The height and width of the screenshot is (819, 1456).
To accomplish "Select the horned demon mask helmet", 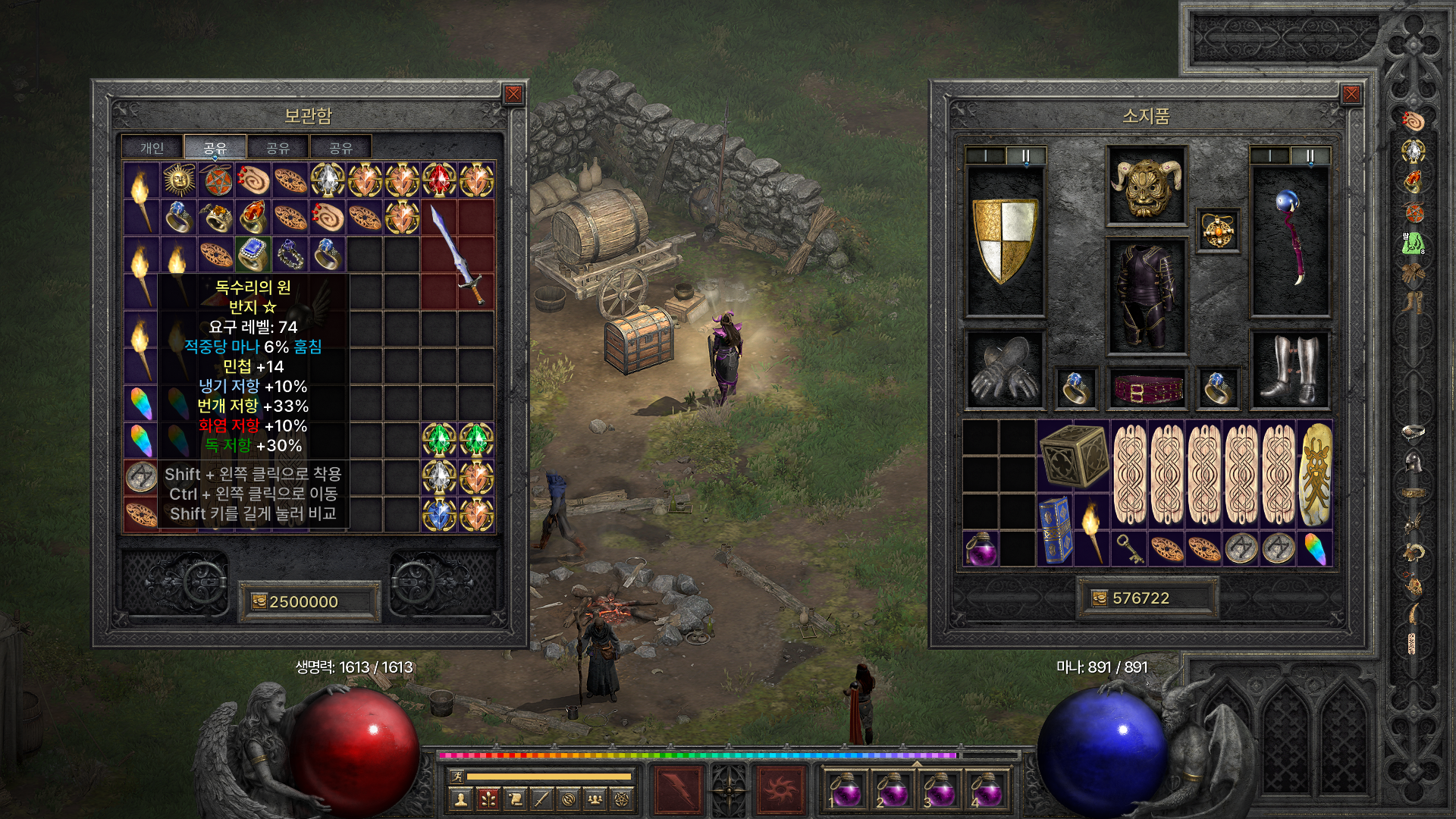I will 1146,186.
